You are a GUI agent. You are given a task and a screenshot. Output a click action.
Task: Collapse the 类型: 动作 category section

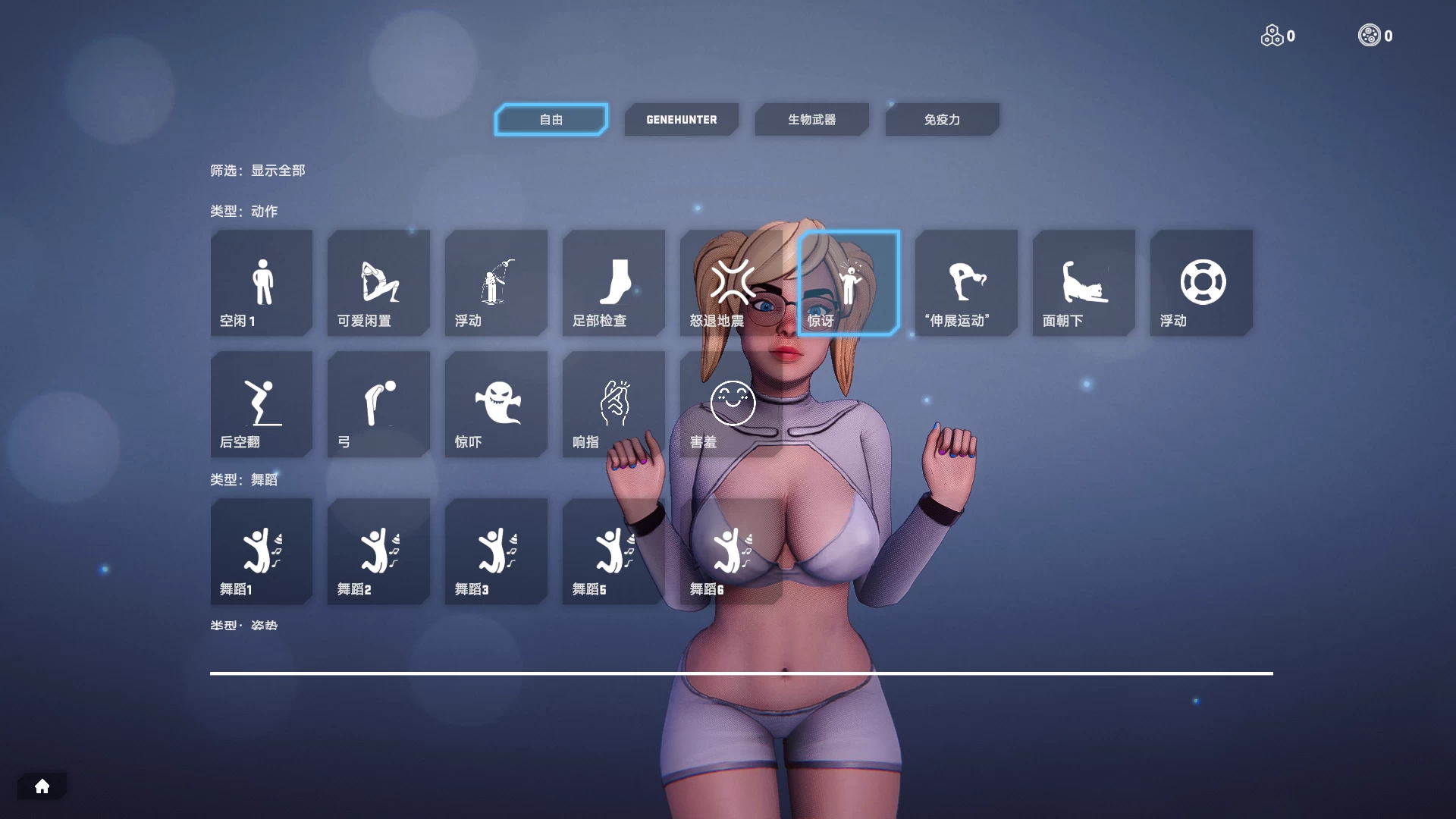(x=245, y=211)
